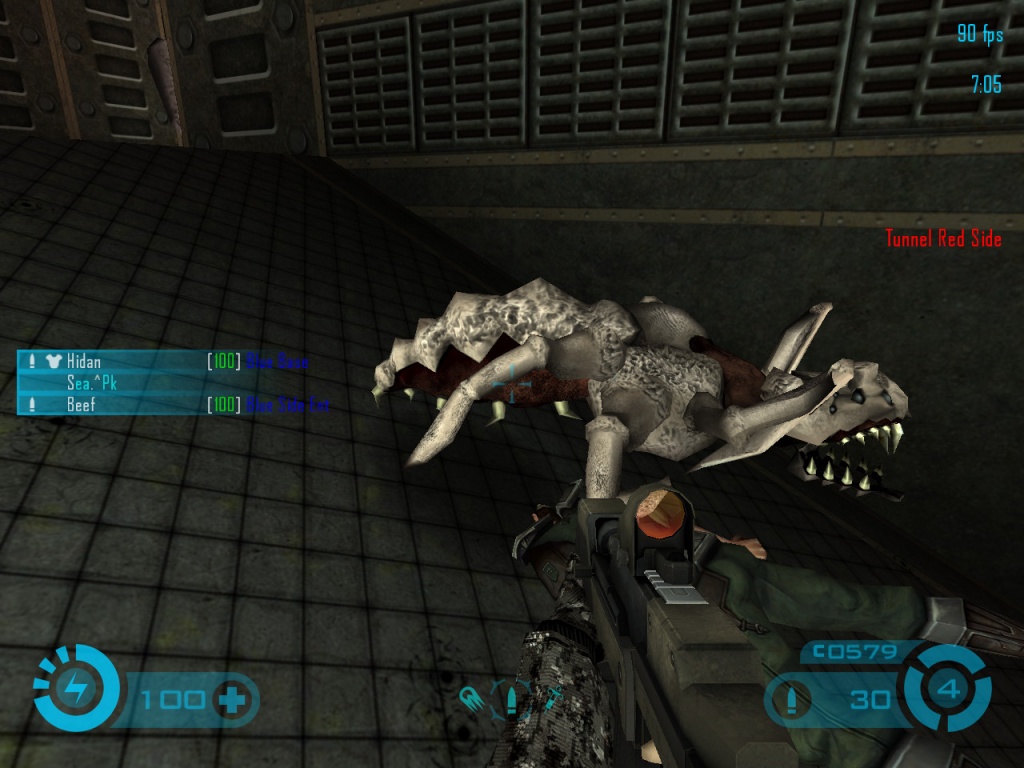Select Hidan in the team overlay
The height and width of the screenshot is (768, 1024).
(84, 362)
